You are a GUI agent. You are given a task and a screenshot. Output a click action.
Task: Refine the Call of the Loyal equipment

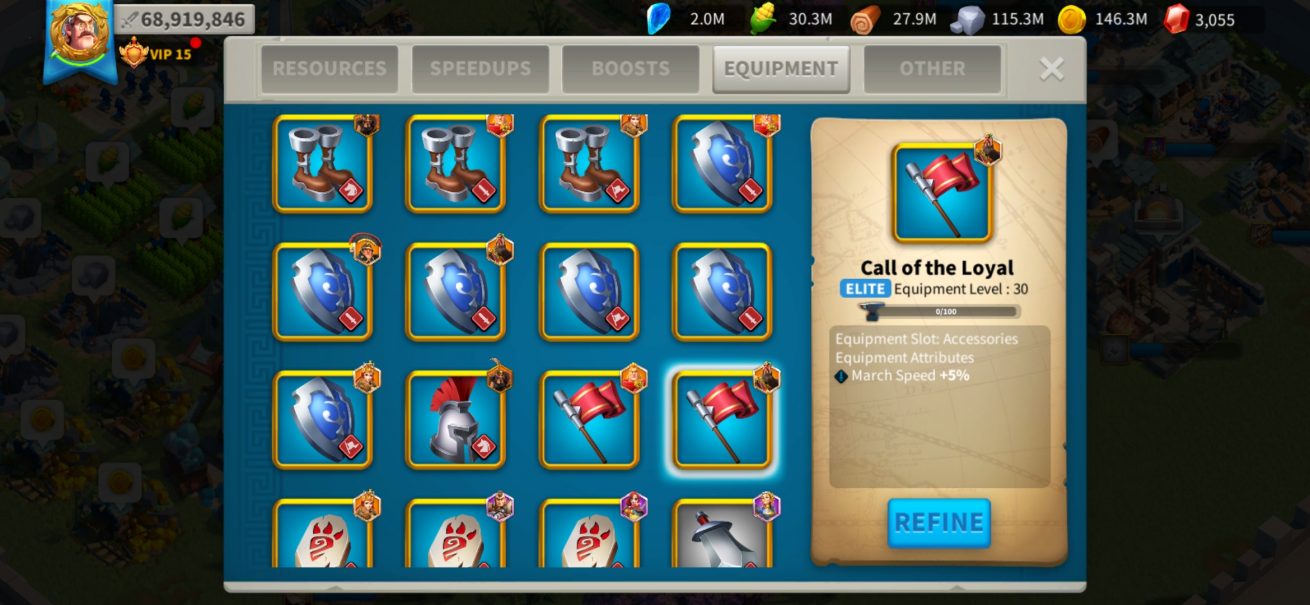click(x=939, y=523)
